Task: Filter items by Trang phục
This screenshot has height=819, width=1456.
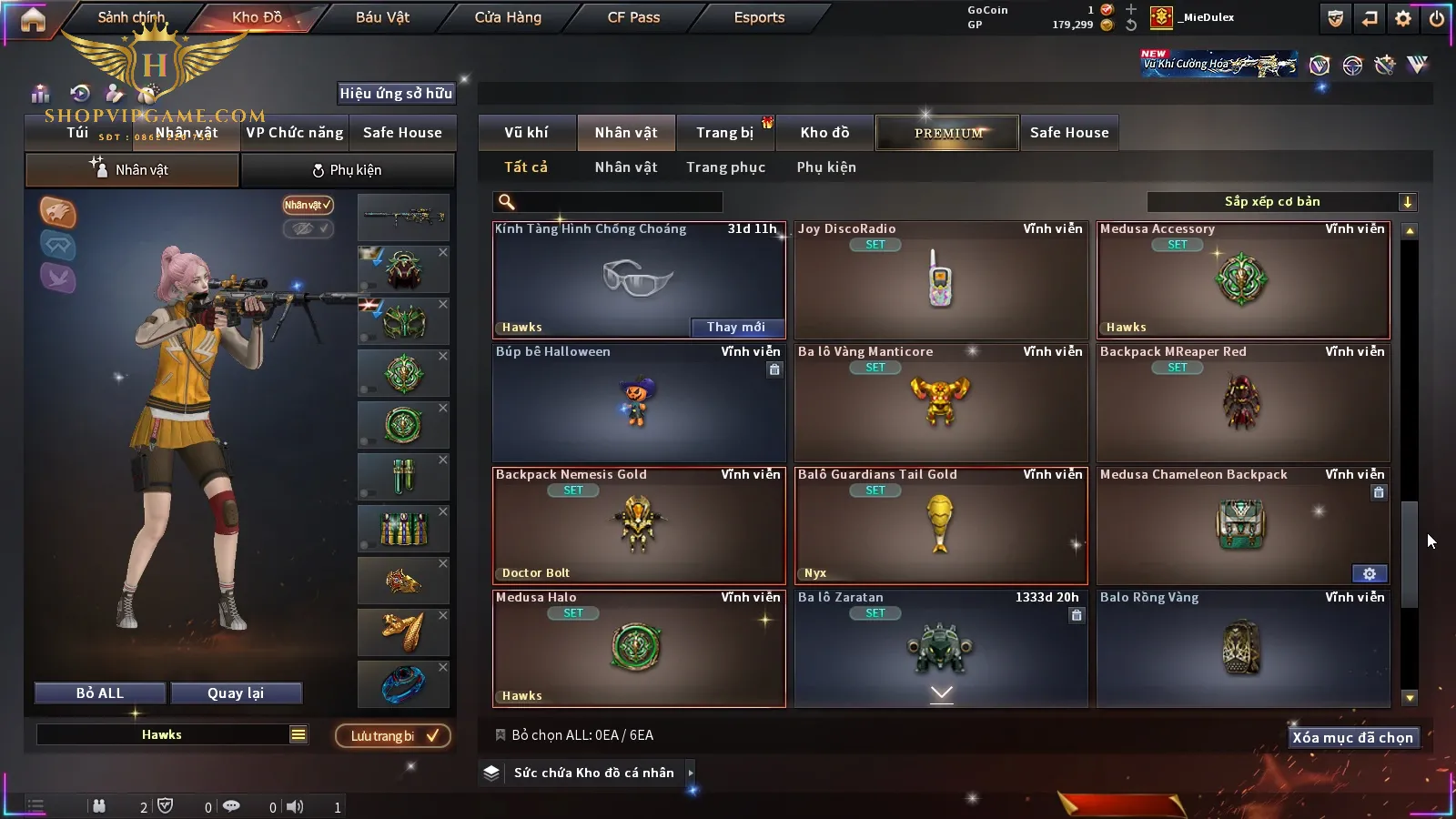Action: (x=725, y=167)
